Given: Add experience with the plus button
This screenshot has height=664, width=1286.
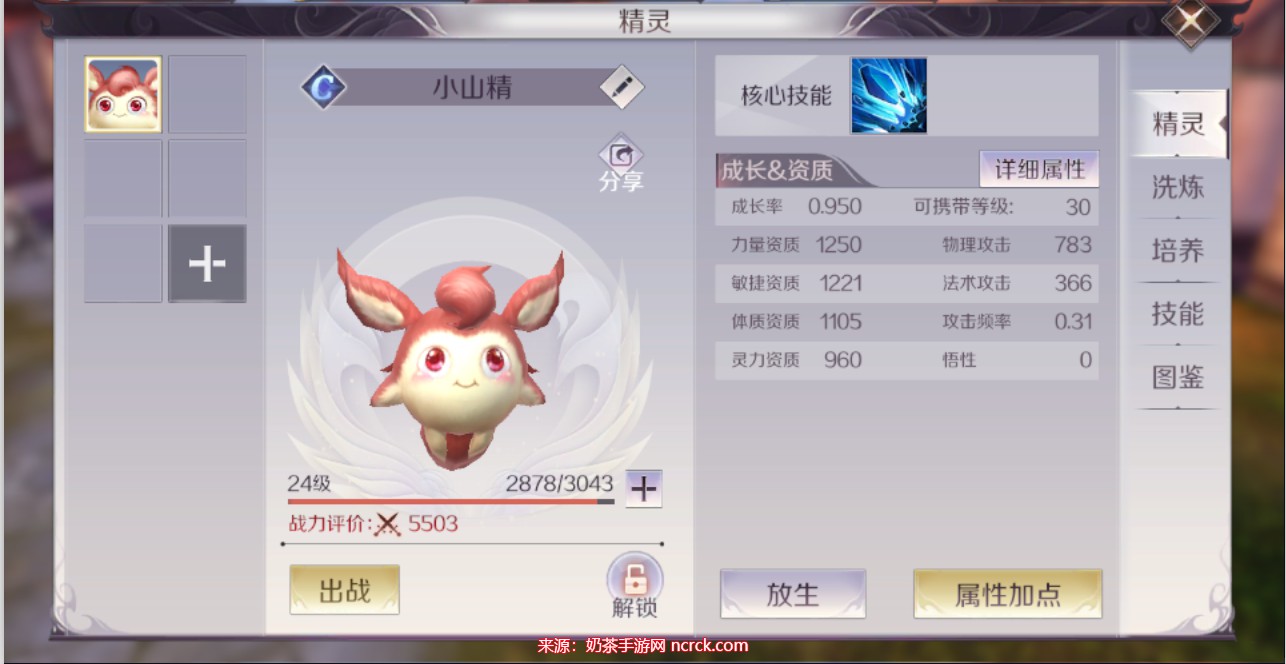Looking at the screenshot, I should point(644,489).
